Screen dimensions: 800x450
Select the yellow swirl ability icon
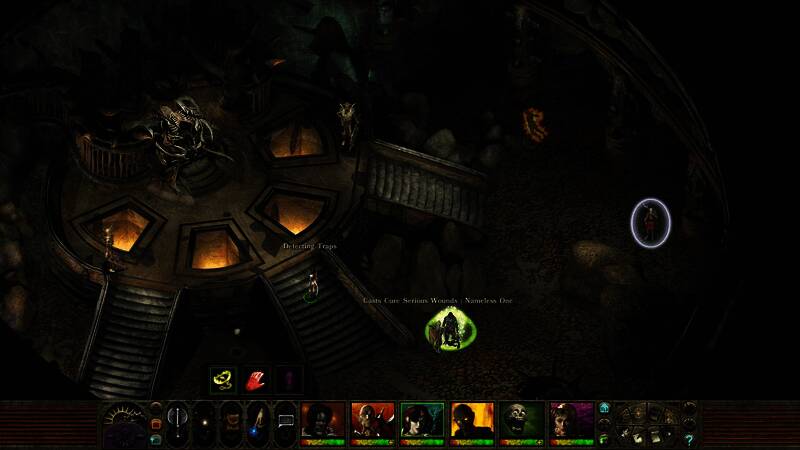222,380
